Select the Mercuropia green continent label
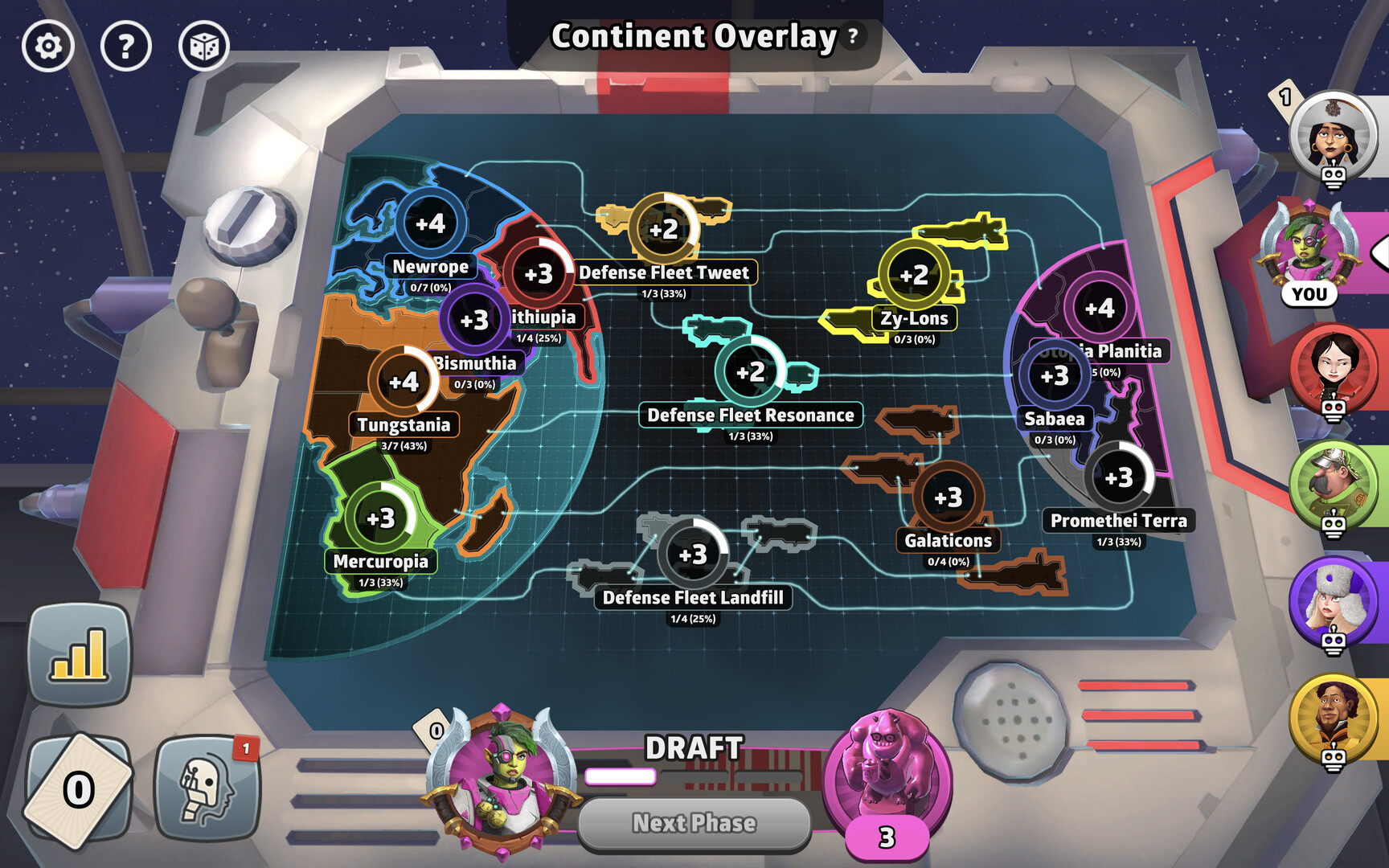 point(383,562)
